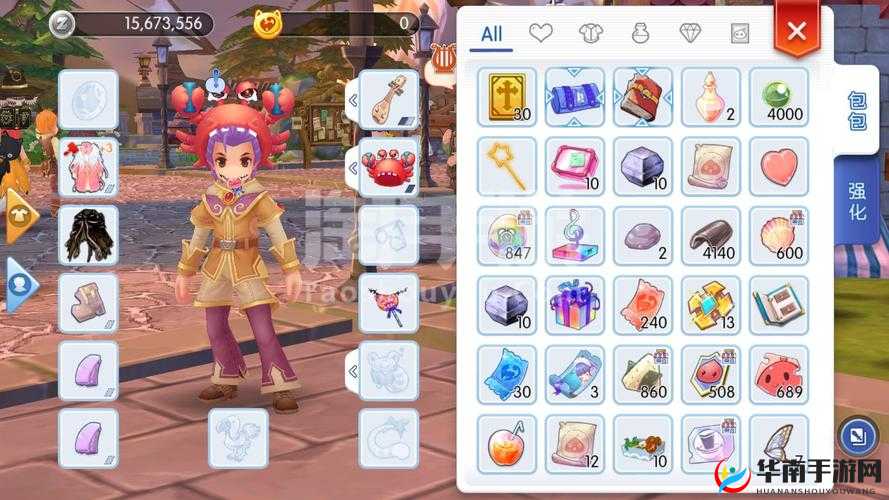The image size is (889, 500).
Task: Show the equipment shirt category tab
Action: (x=591, y=34)
